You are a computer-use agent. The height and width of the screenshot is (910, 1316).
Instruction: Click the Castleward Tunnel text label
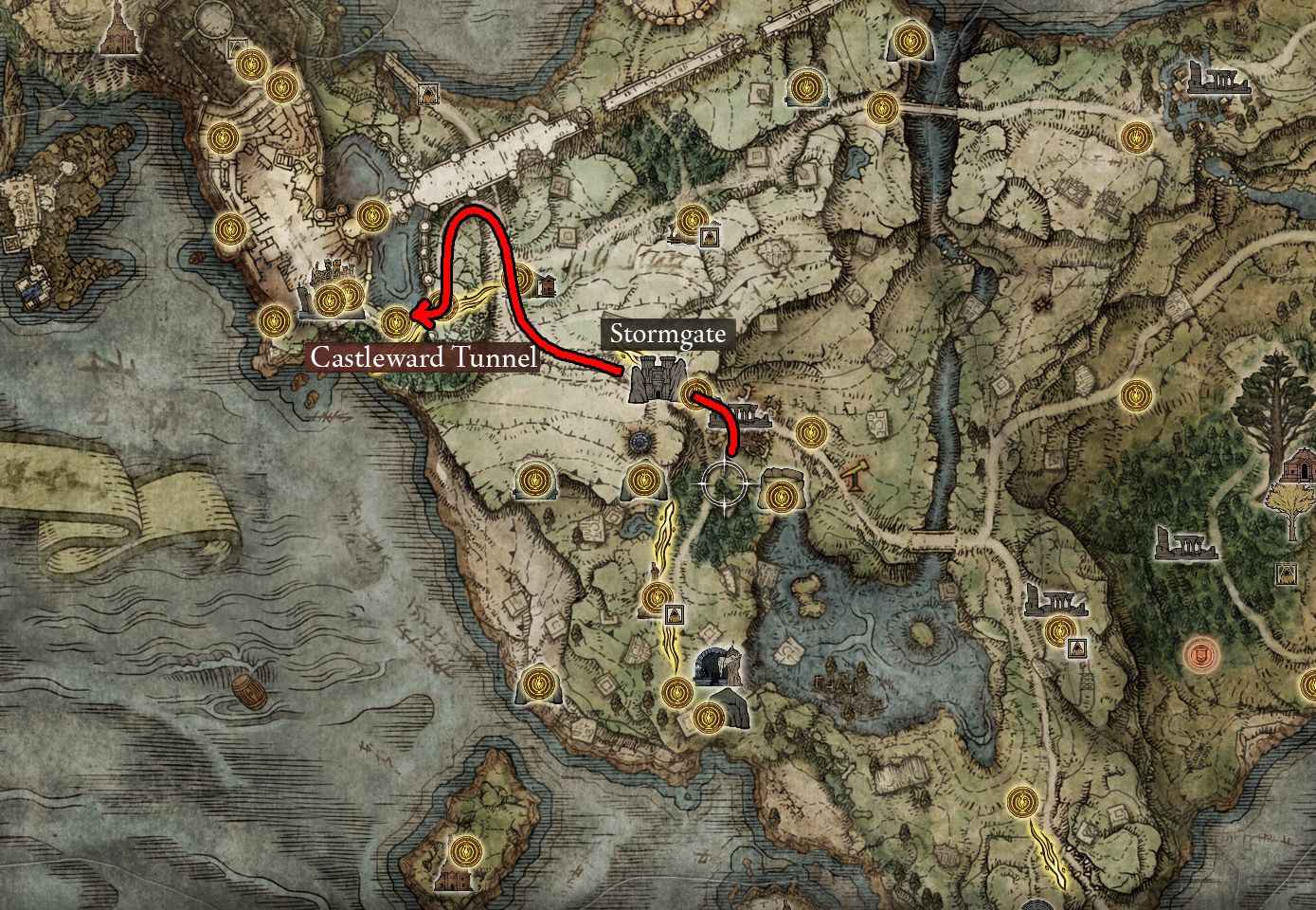tap(425, 359)
